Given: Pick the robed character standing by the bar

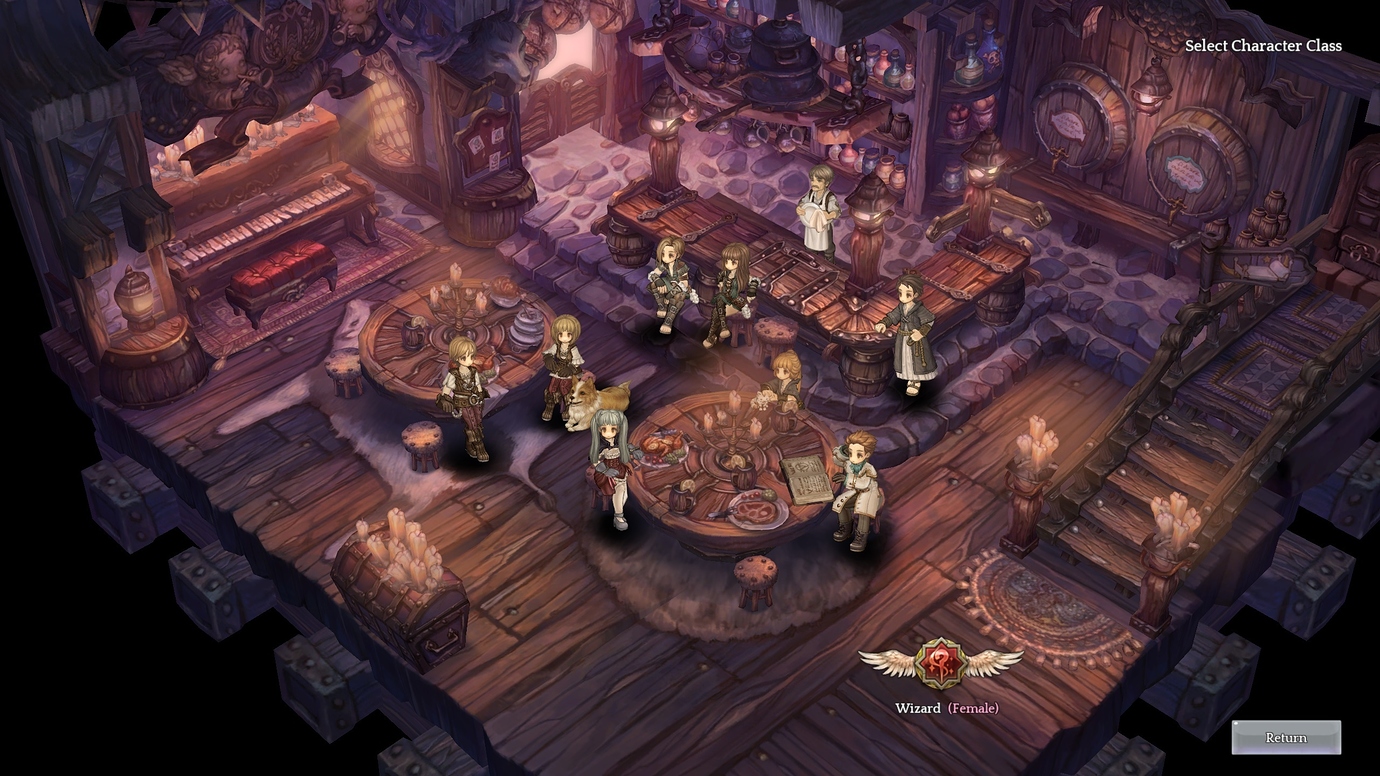Looking at the screenshot, I should point(909,332).
